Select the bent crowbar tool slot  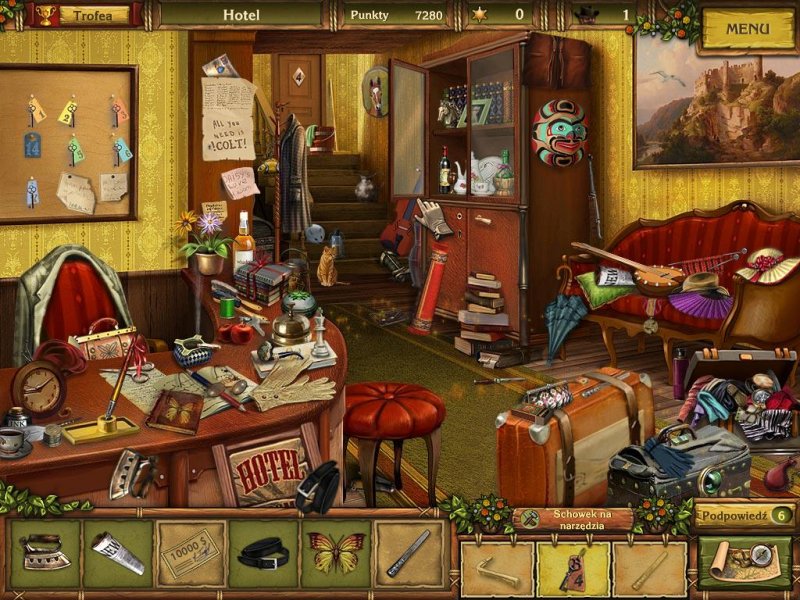[x=497, y=570]
